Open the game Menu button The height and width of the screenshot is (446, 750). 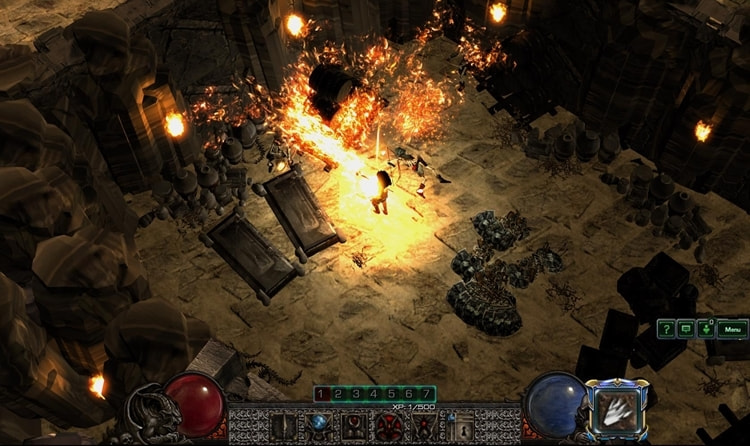click(x=732, y=328)
